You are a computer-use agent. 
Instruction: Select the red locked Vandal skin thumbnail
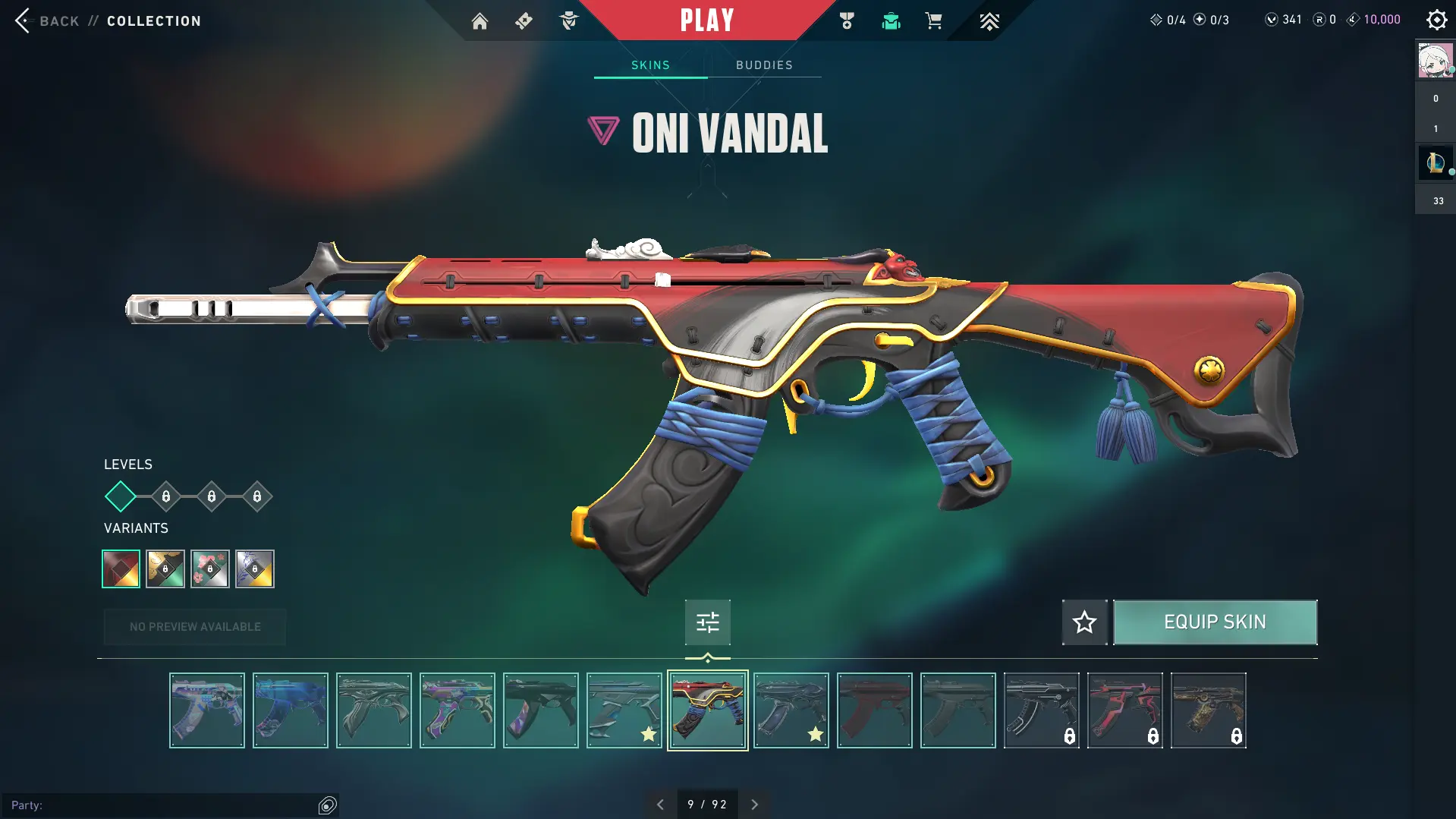click(x=1124, y=710)
